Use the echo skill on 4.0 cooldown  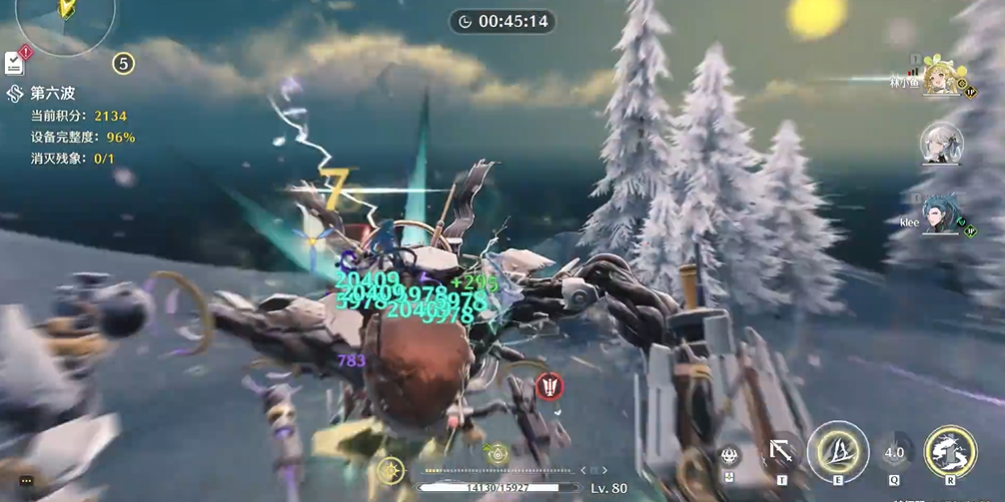tap(894, 452)
